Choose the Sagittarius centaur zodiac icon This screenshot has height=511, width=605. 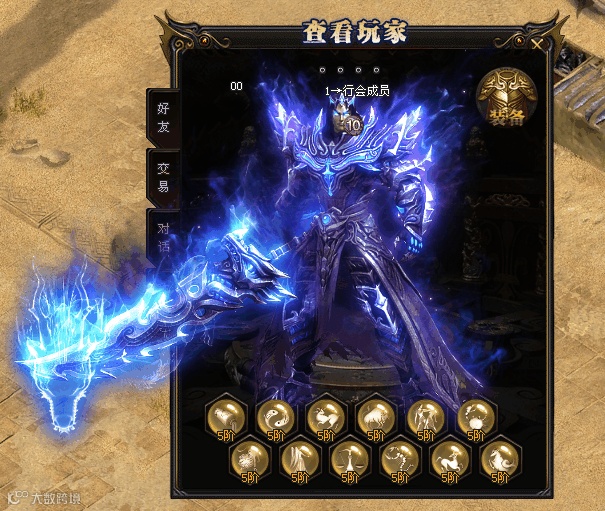tap(450, 460)
